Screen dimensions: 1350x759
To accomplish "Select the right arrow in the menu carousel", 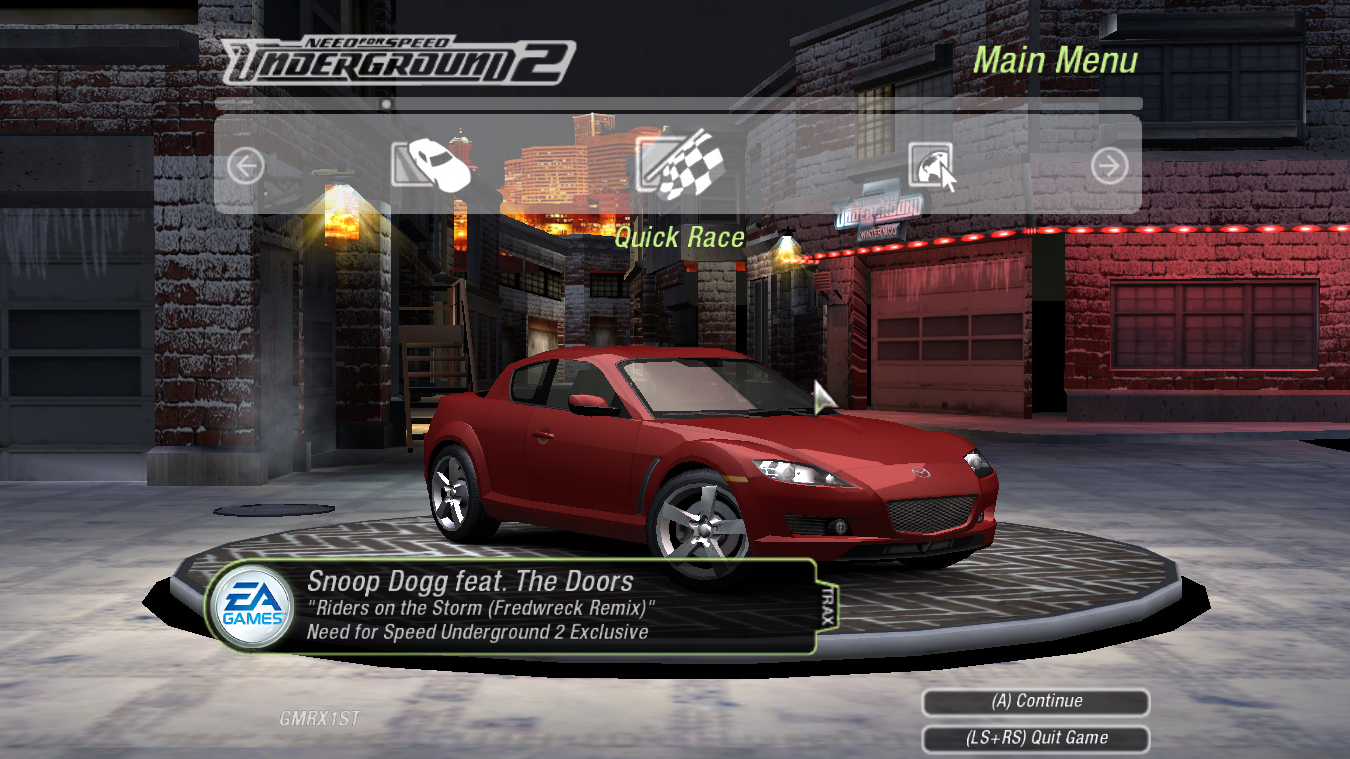I will pyautogui.click(x=1109, y=165).
